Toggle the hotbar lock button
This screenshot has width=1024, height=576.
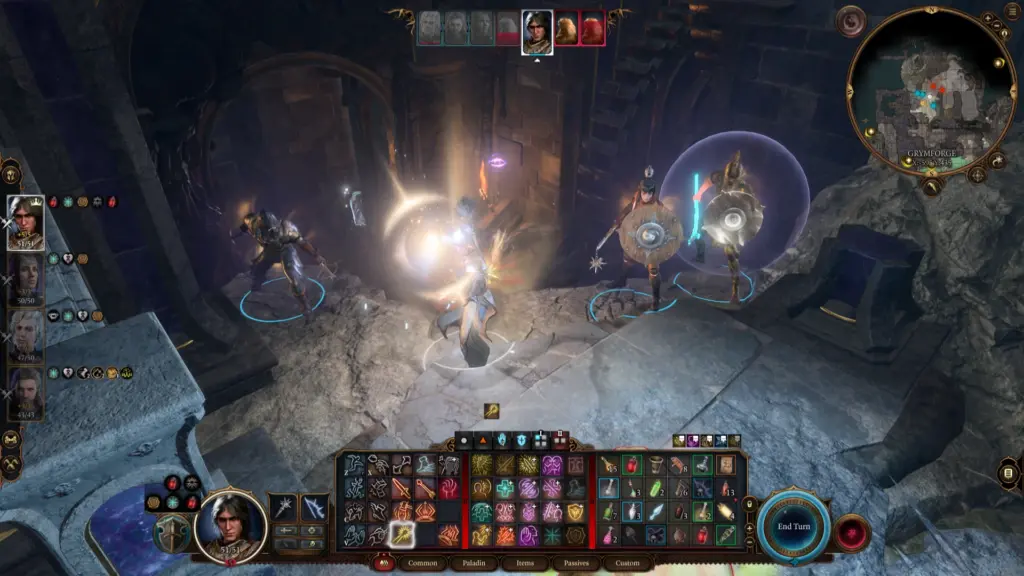pos(379,563)
